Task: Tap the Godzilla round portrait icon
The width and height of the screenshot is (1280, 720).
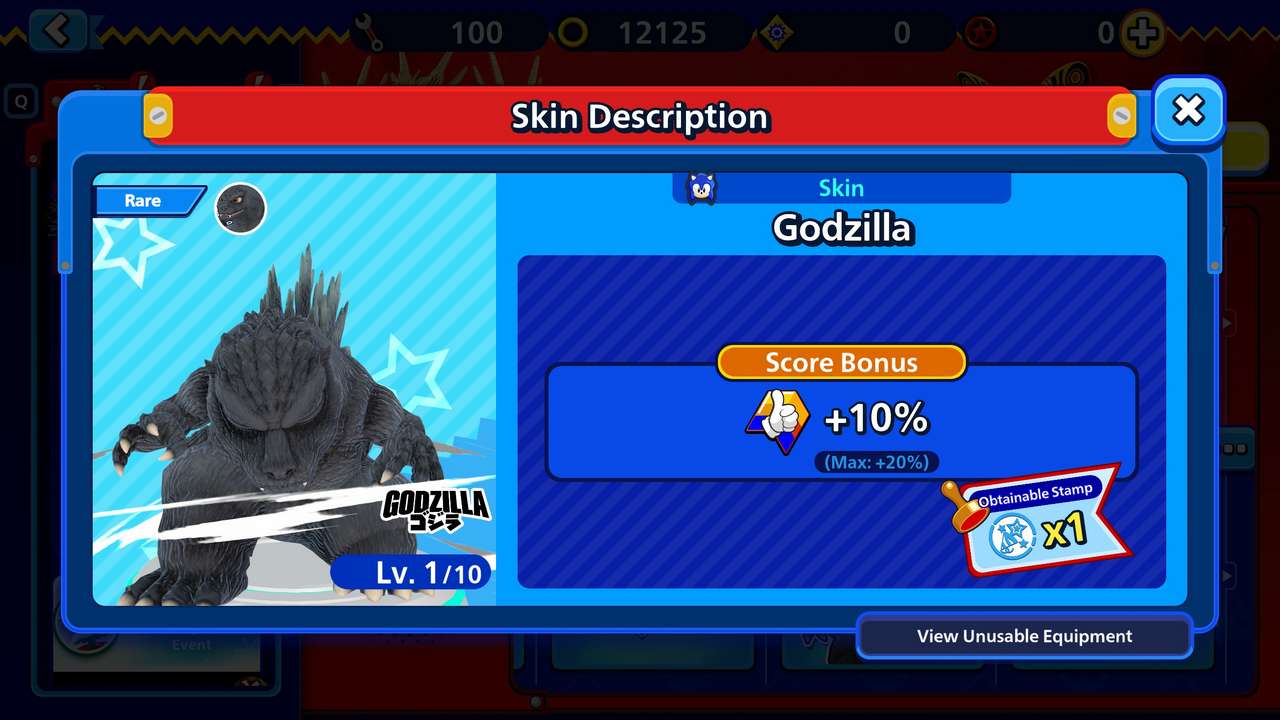Action: 241,209
